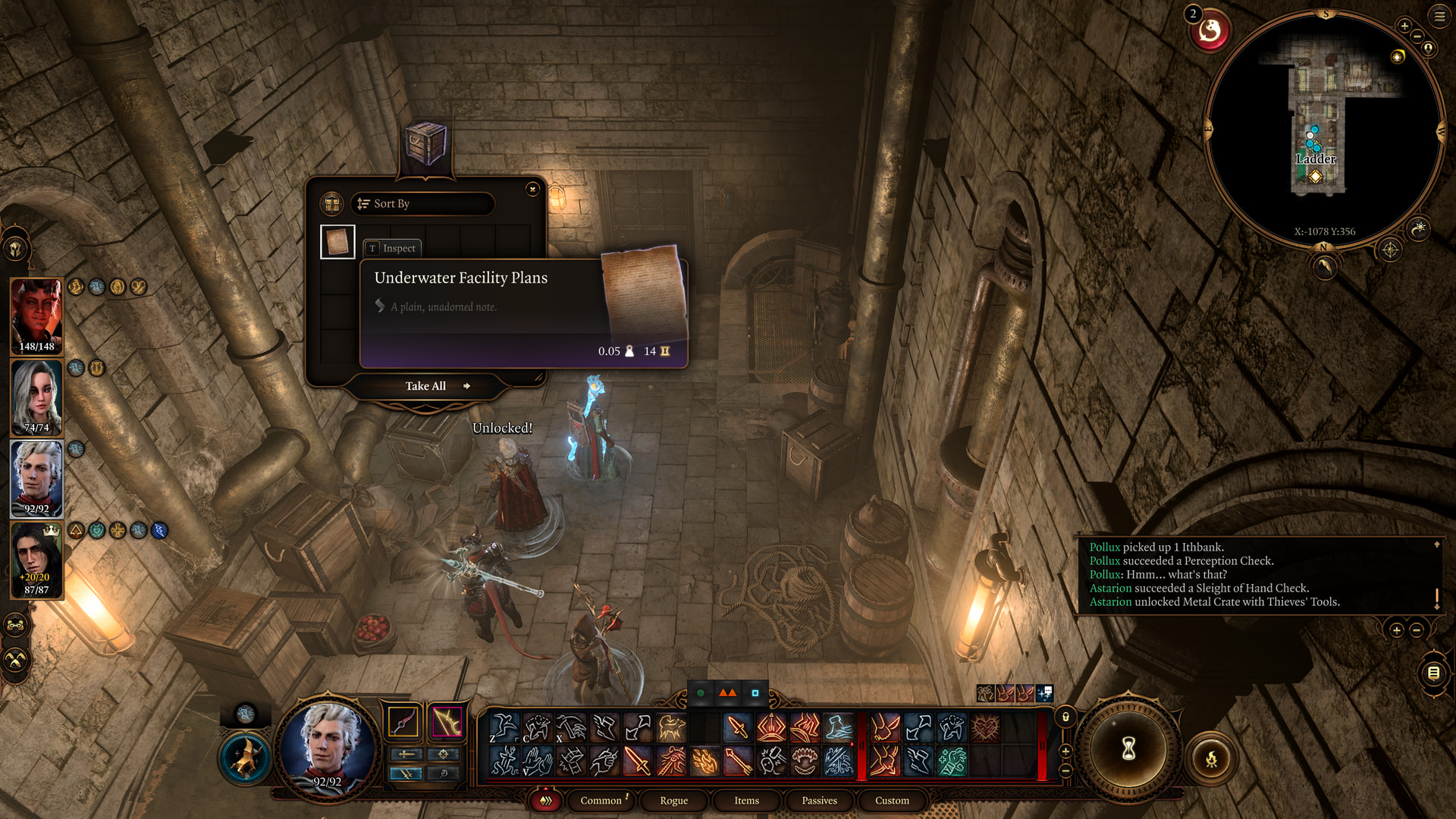Image resolution: width=1456 pixels, height=819 pixels.
Task: Select the Custom hotbar tab
Action: tap(892, 800)
